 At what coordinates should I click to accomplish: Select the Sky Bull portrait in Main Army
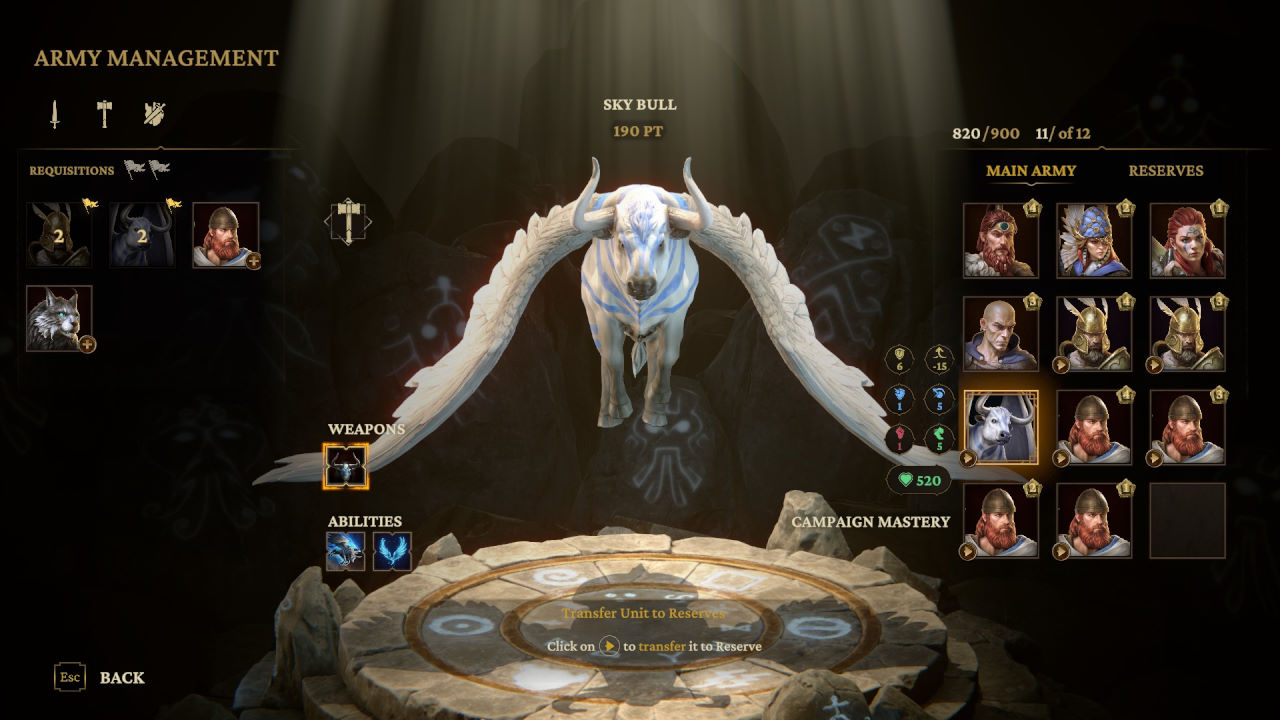click(1001, 425)
